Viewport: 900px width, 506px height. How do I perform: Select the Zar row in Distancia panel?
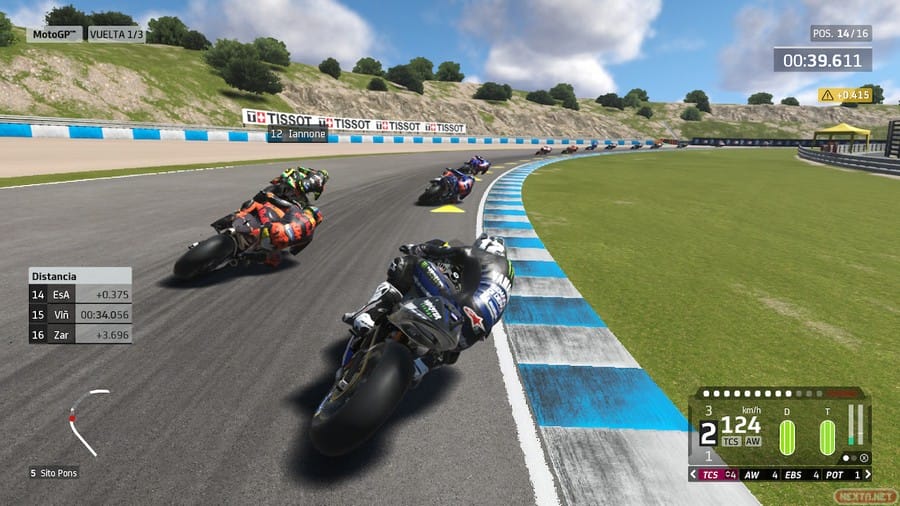(x=80, y=334)
